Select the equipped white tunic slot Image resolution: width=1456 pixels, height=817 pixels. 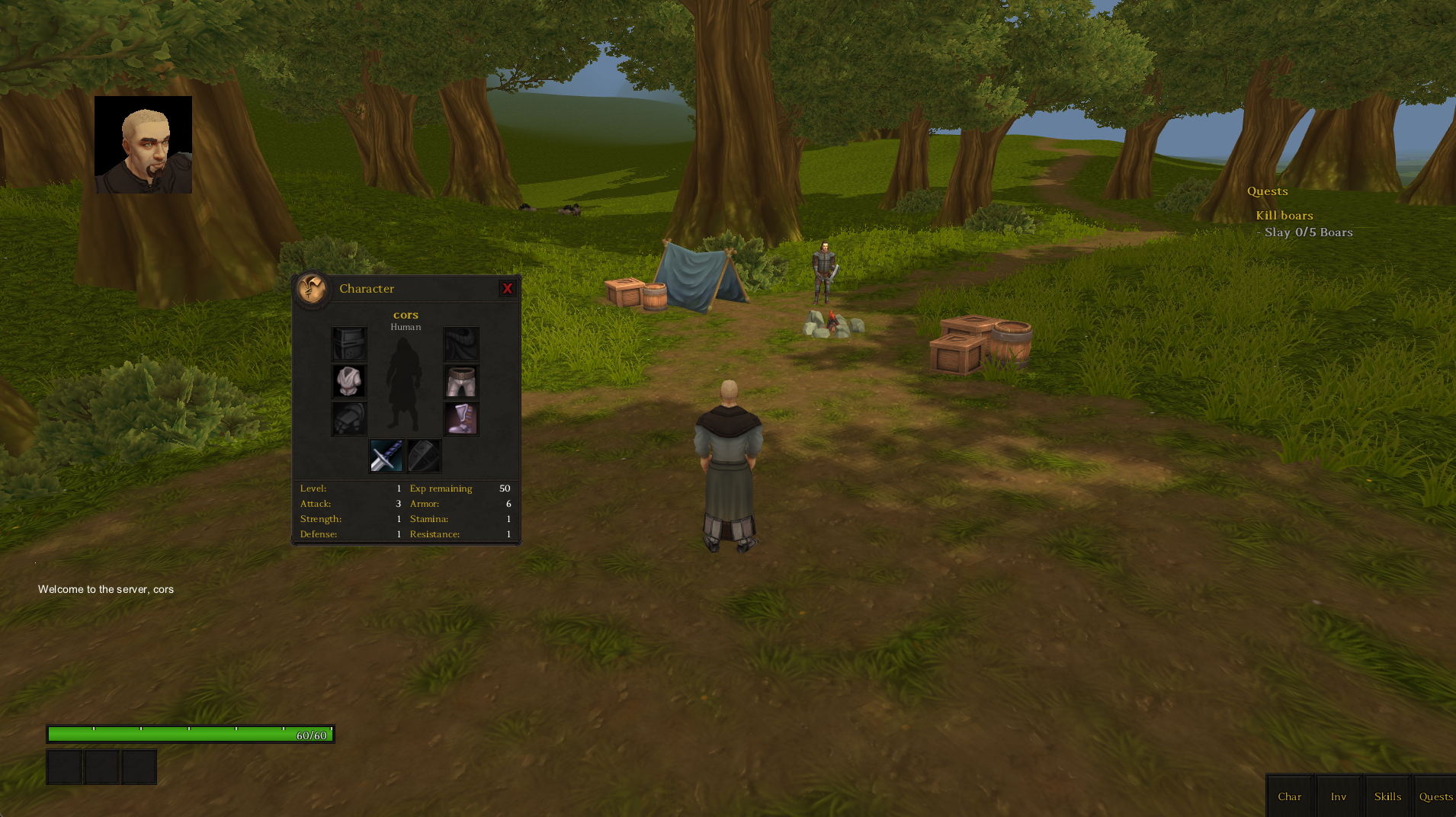349,381
